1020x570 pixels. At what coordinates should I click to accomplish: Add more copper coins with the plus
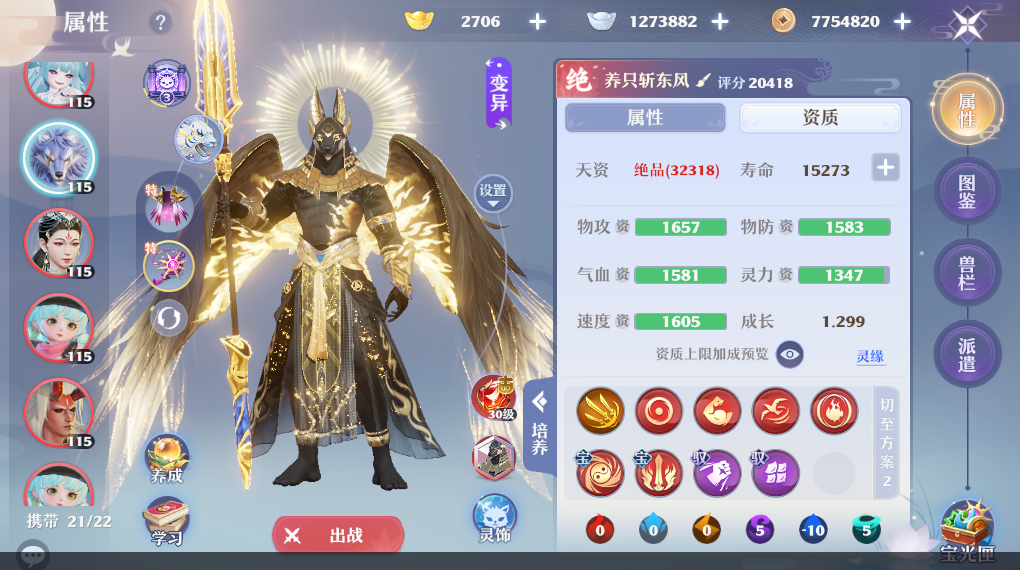(902, 21)
